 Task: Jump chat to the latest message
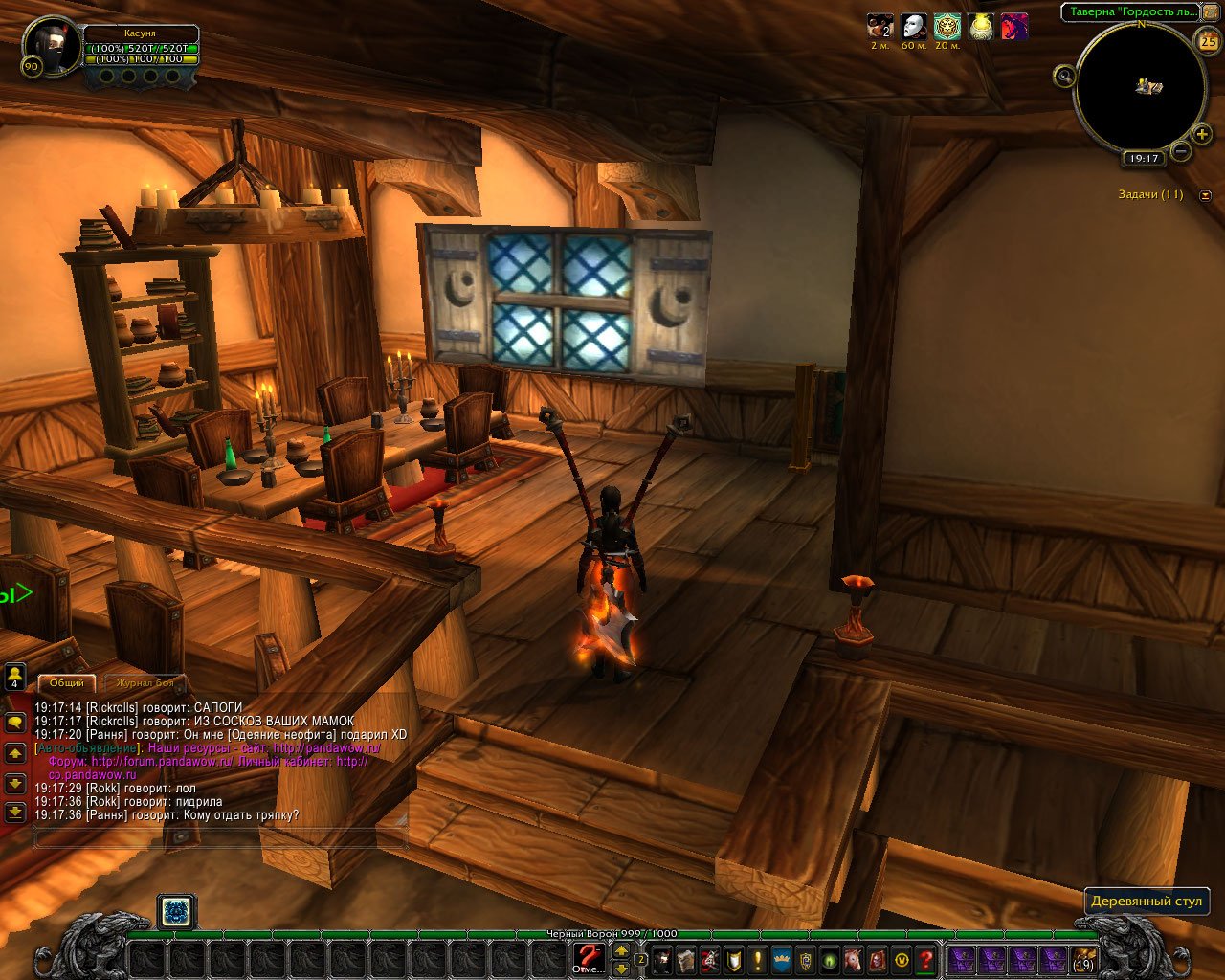[x=15, y=813]
